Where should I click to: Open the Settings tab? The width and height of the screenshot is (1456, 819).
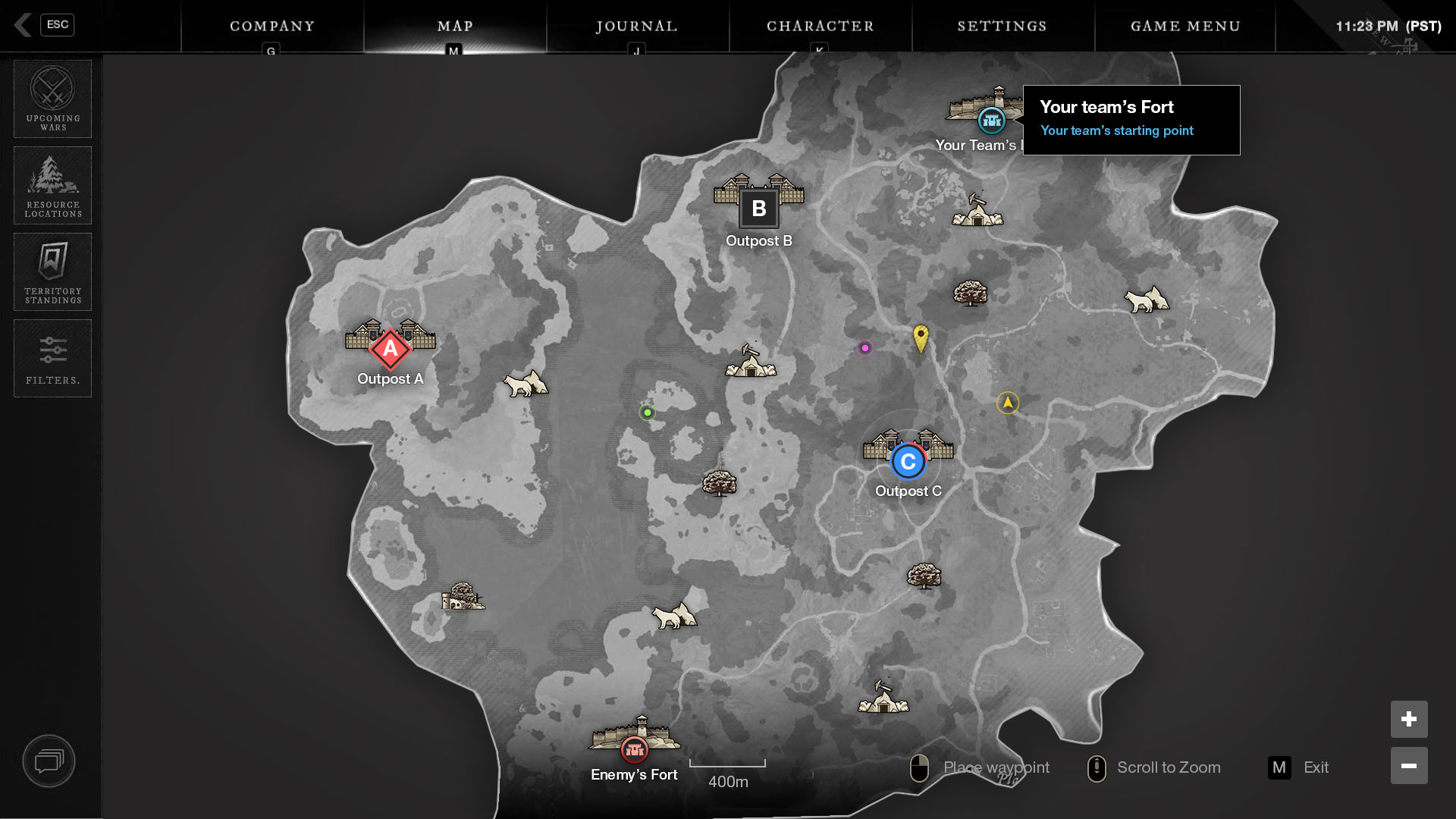coord(1002,27)
